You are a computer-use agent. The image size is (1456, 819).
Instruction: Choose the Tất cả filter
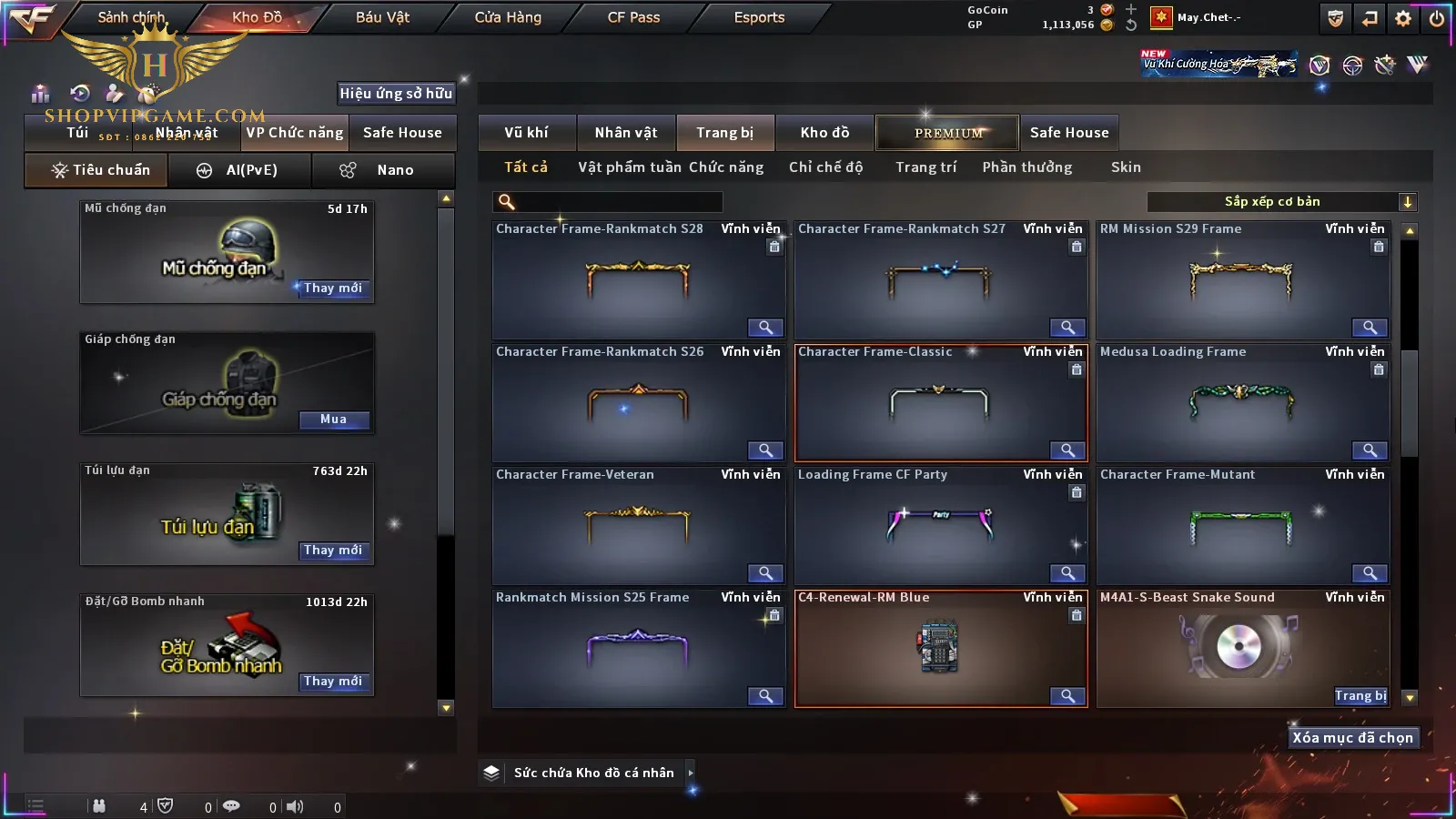point(526,167)
